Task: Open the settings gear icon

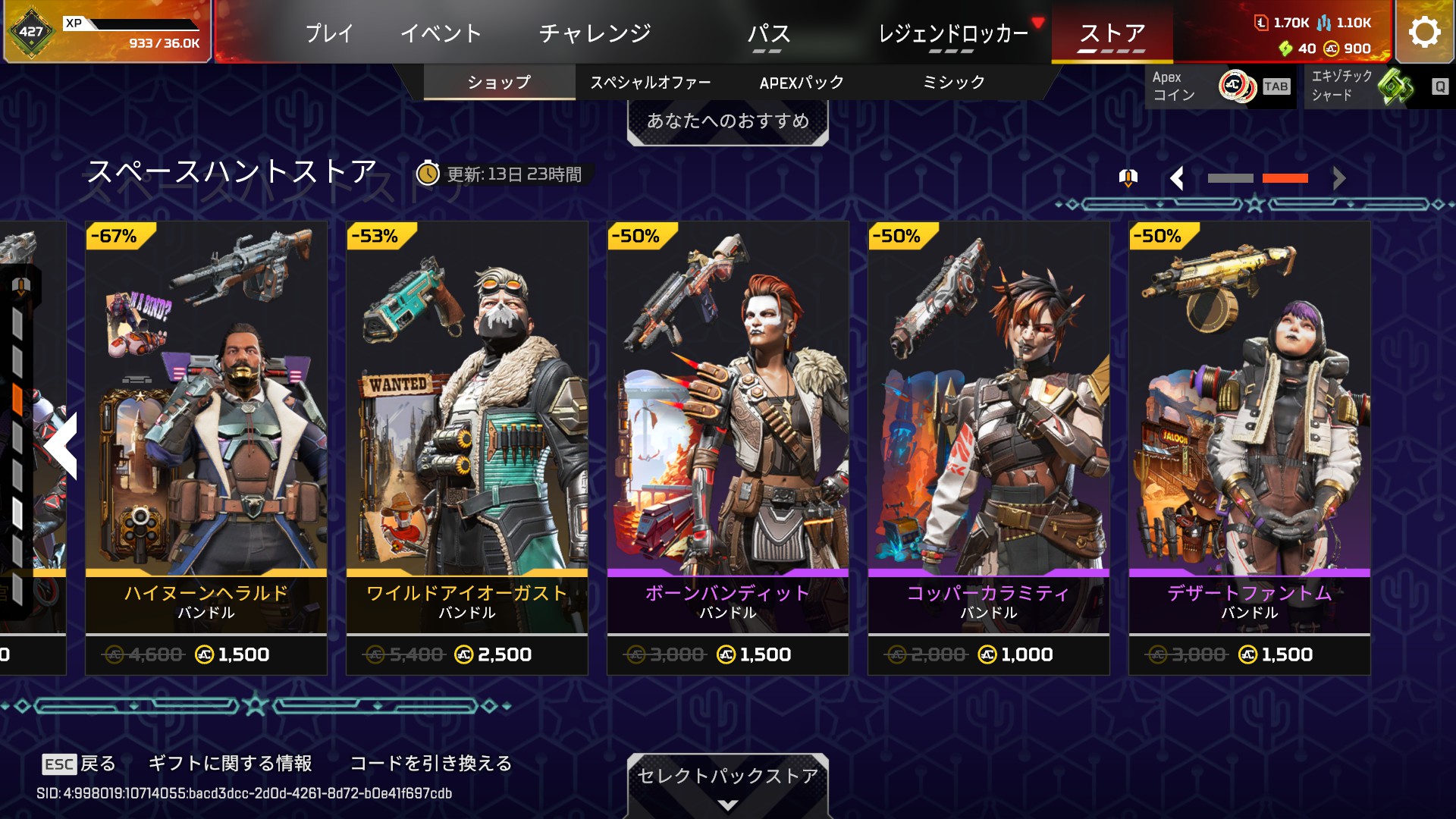Action: (1424, 32)
